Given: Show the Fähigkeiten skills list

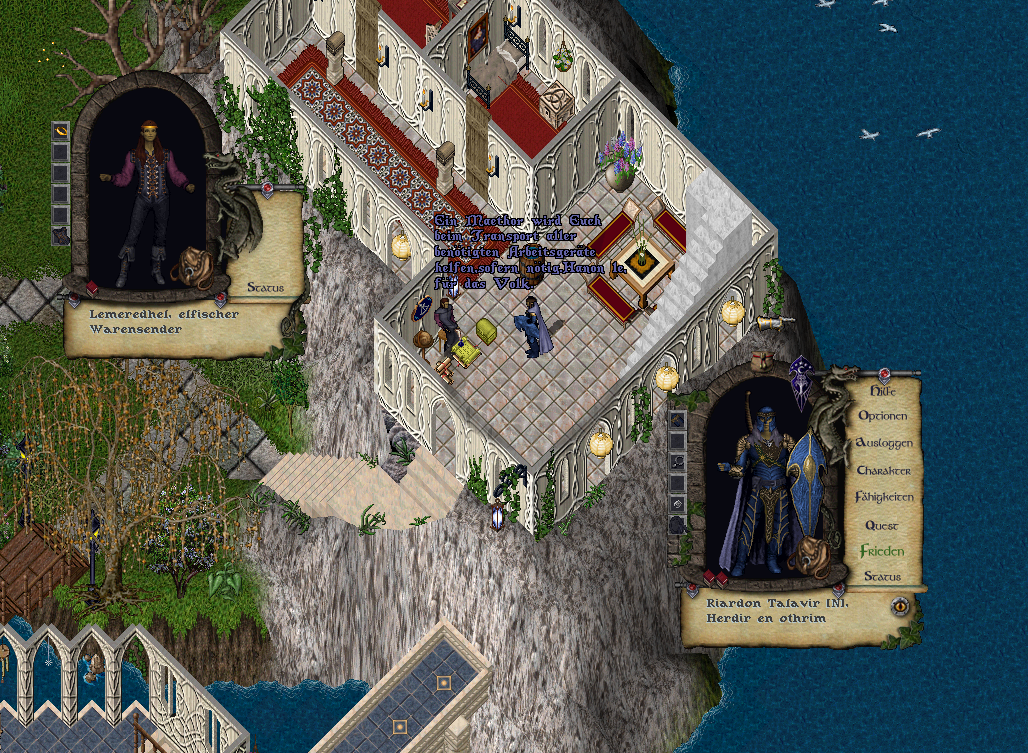Looking at the screenshot, I should click(x=884, y=497).
